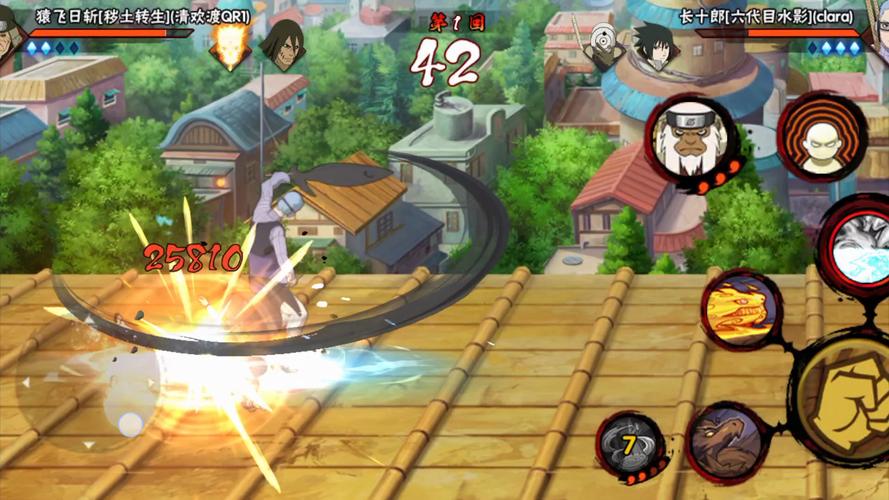Use the brown dragon skill

(726, 441)
